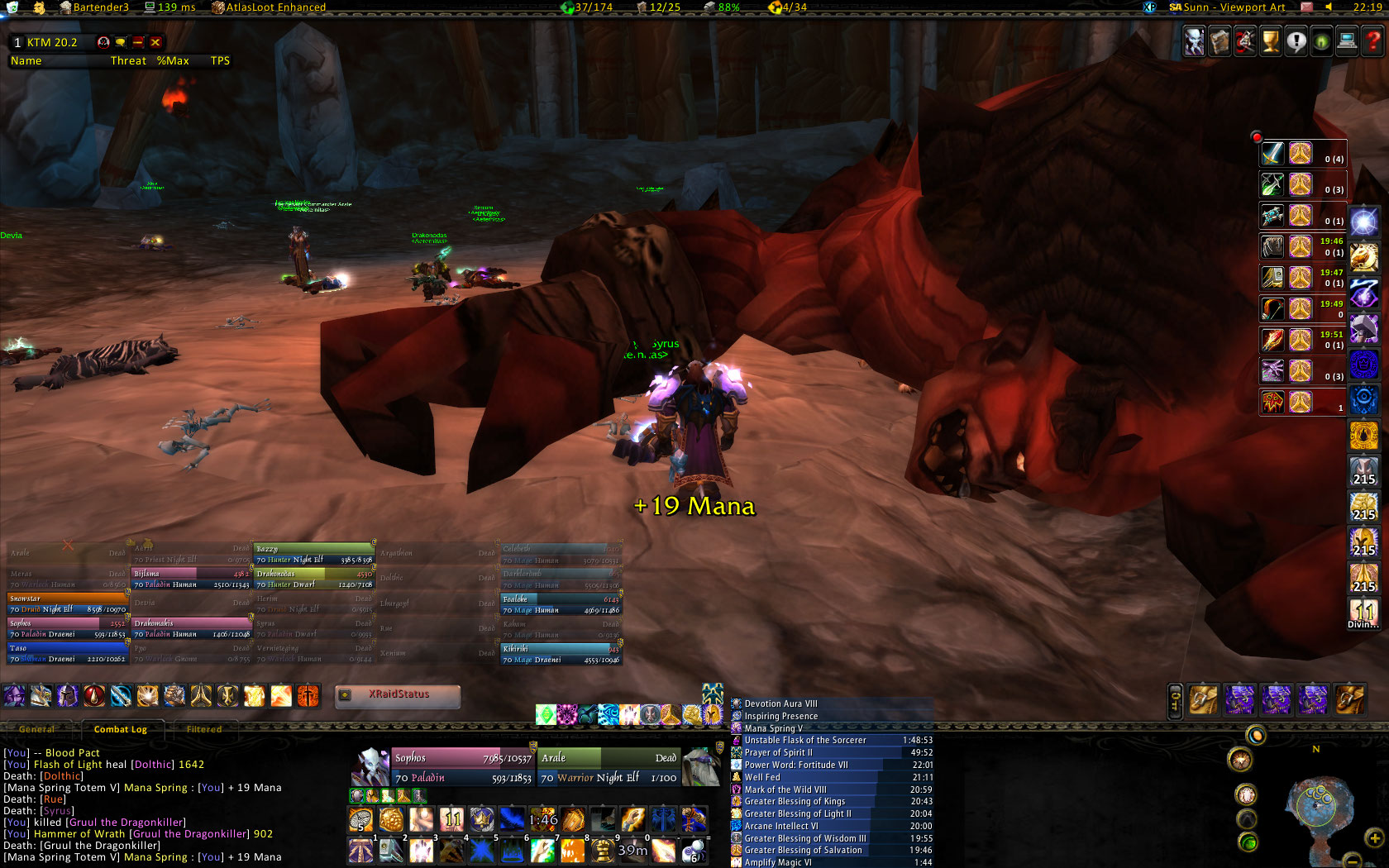Close the KTM threat meter window

coord(155,42)
